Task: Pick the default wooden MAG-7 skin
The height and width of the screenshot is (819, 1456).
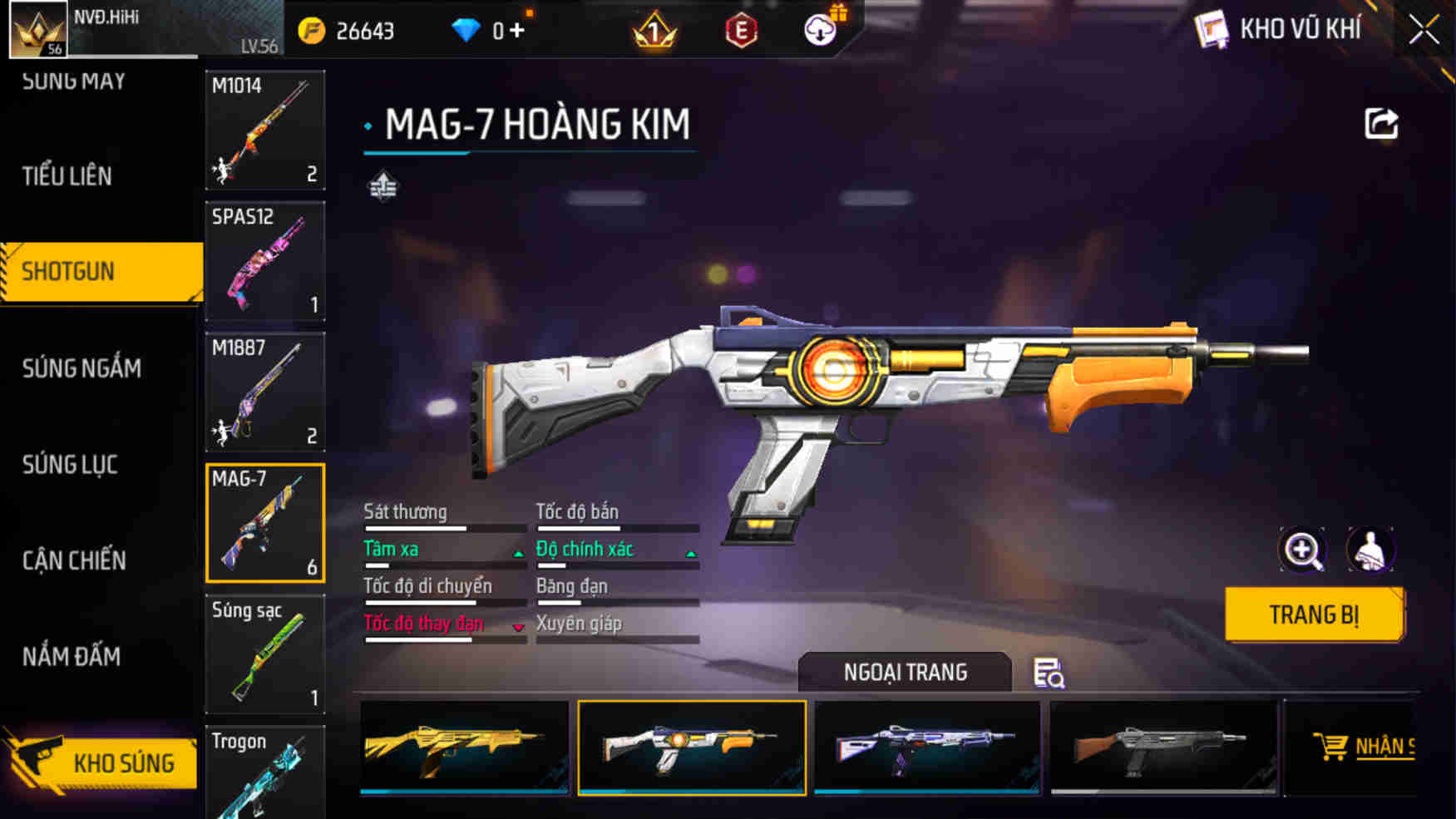Action: (1162, 747)
